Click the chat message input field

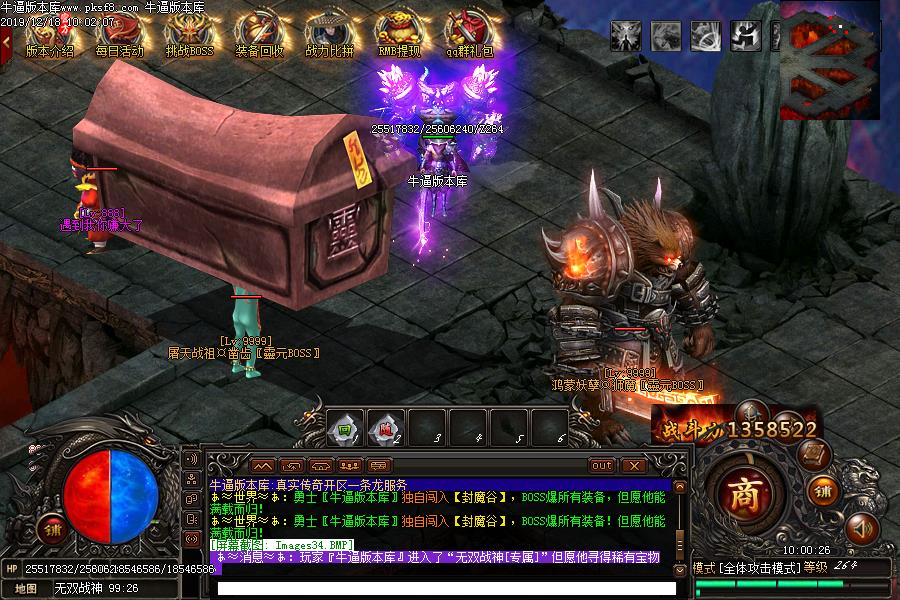pyautogui.click(x=445, y=588)
